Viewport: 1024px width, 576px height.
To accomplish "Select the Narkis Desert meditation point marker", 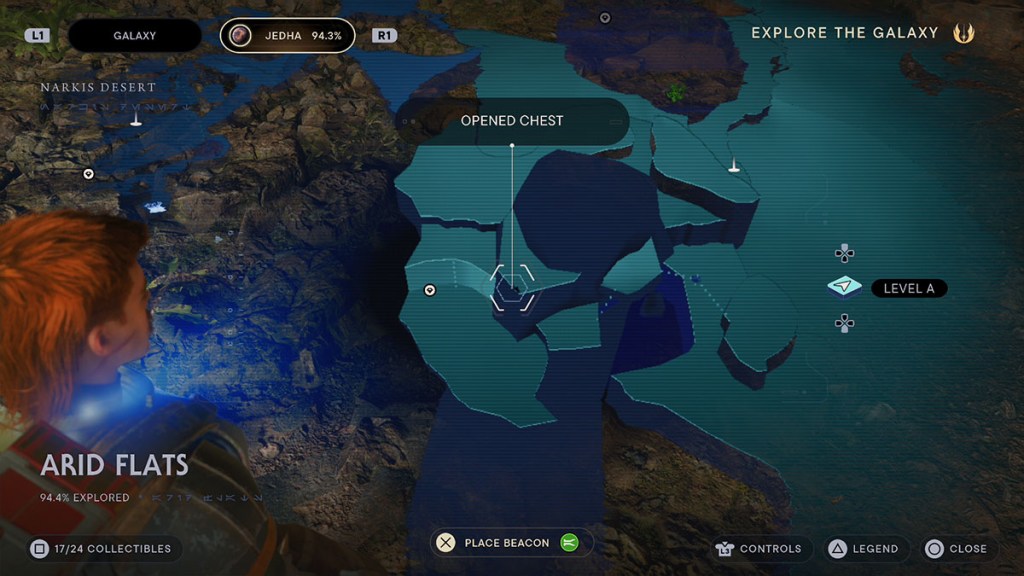I will click(136, 121).
